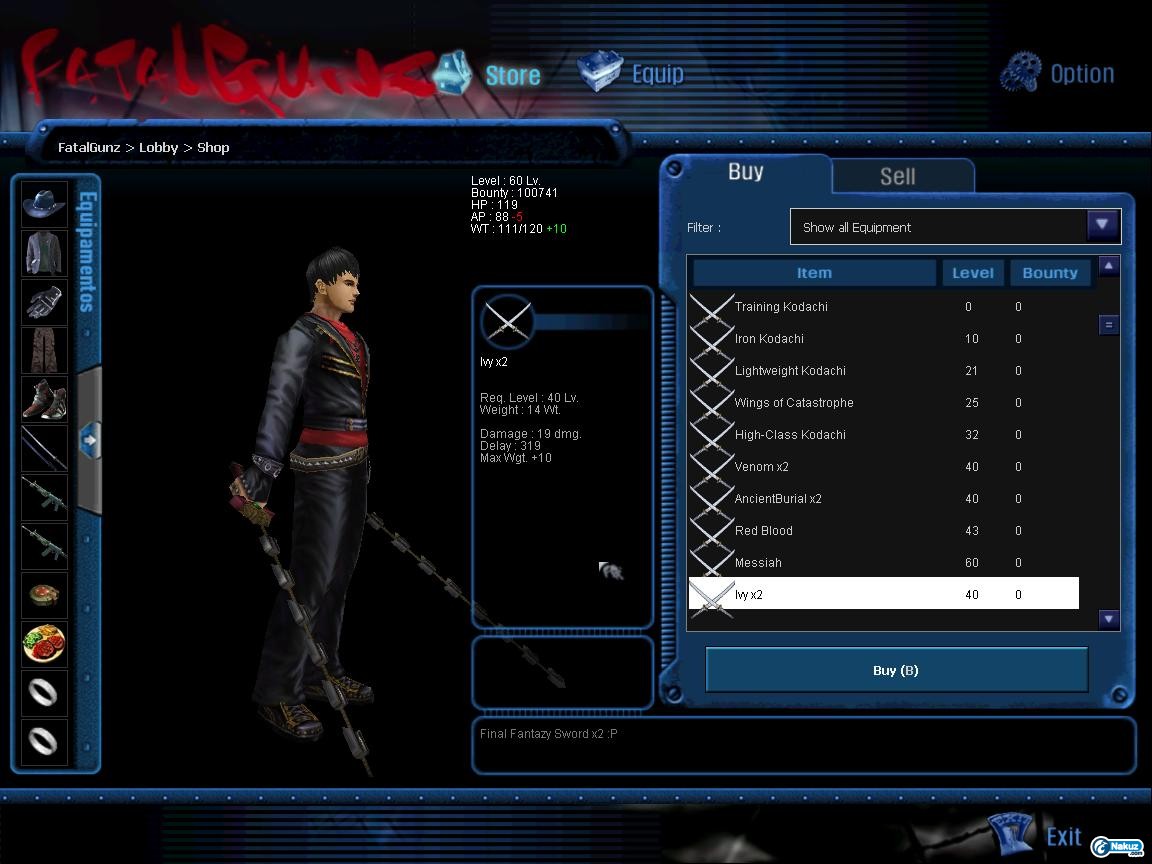Collapse the Equipamentos side panel arrow
Image resolution: width=1152 pixels, height=864 pixels.
pyautogui.click(x=89, y=439)
